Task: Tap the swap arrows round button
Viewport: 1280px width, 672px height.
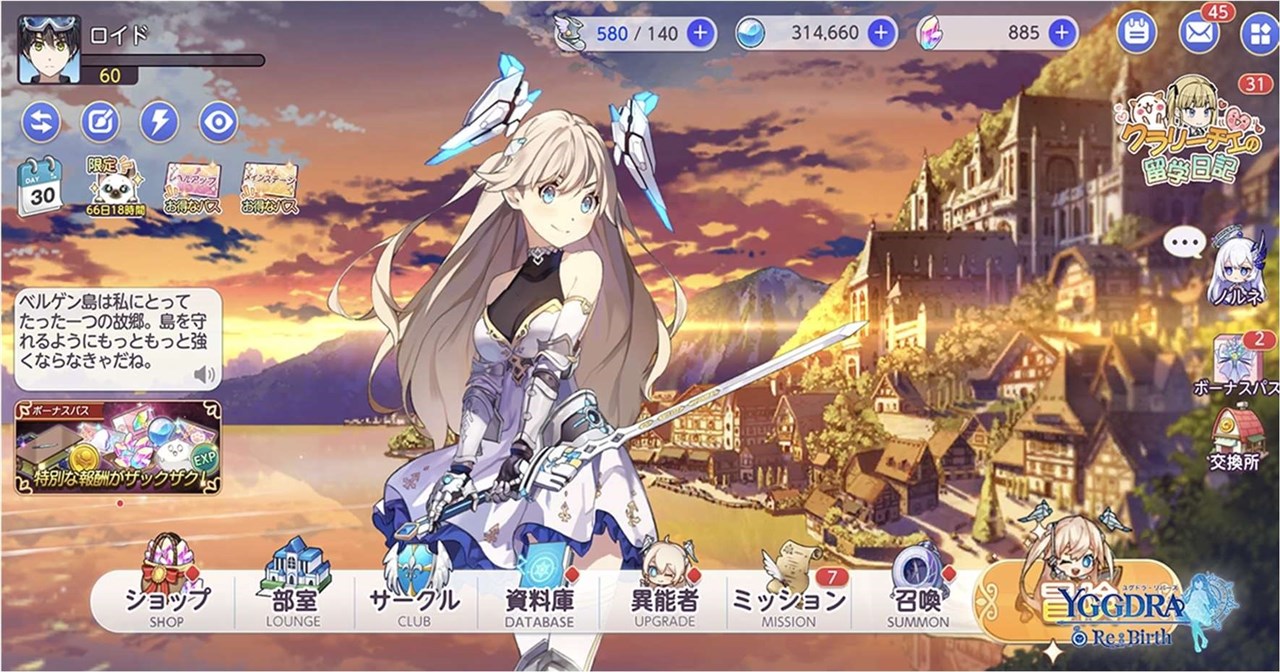Action: pos(41,122)
